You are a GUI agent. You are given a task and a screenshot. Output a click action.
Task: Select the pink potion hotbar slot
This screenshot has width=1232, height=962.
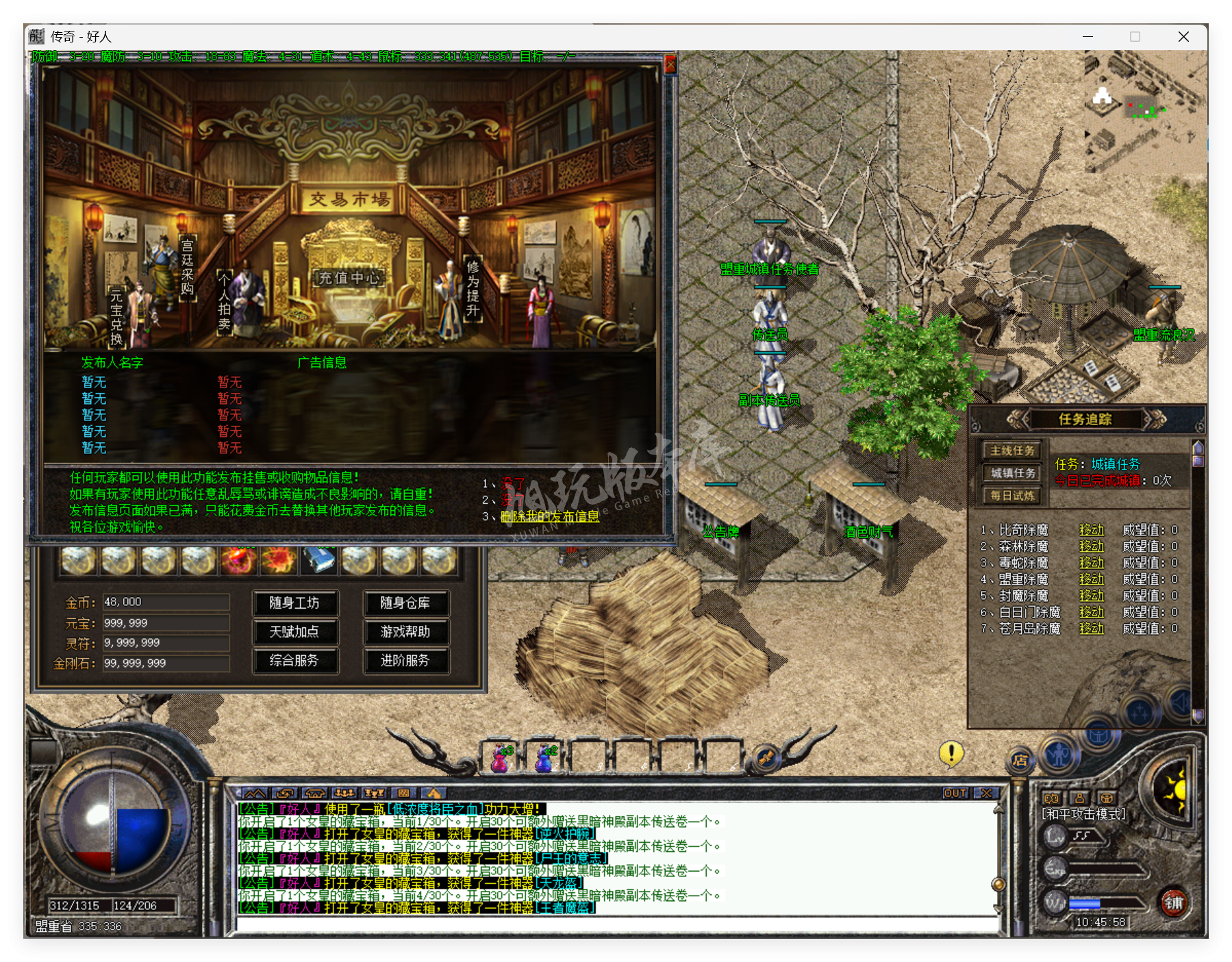pyautogui.click(x=501, y=757)
